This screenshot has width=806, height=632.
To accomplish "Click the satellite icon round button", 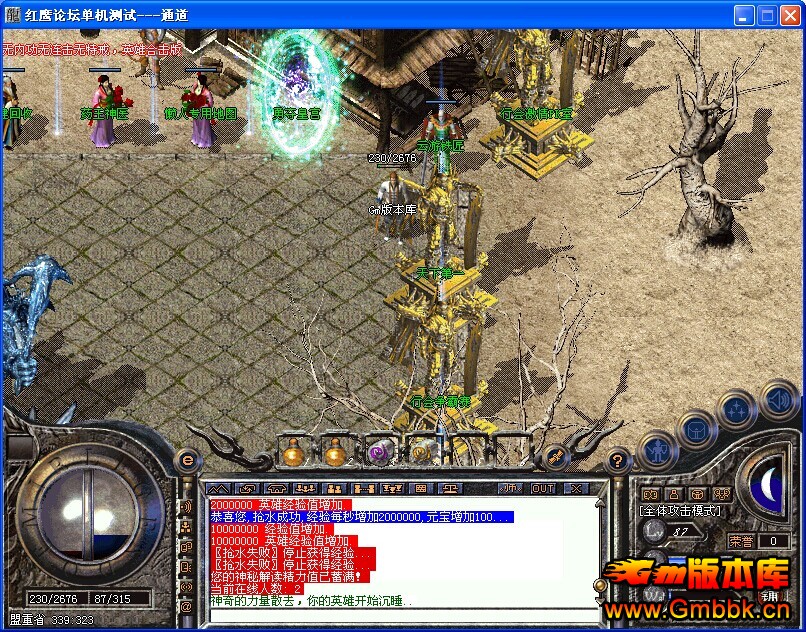I will click(553, 456).
